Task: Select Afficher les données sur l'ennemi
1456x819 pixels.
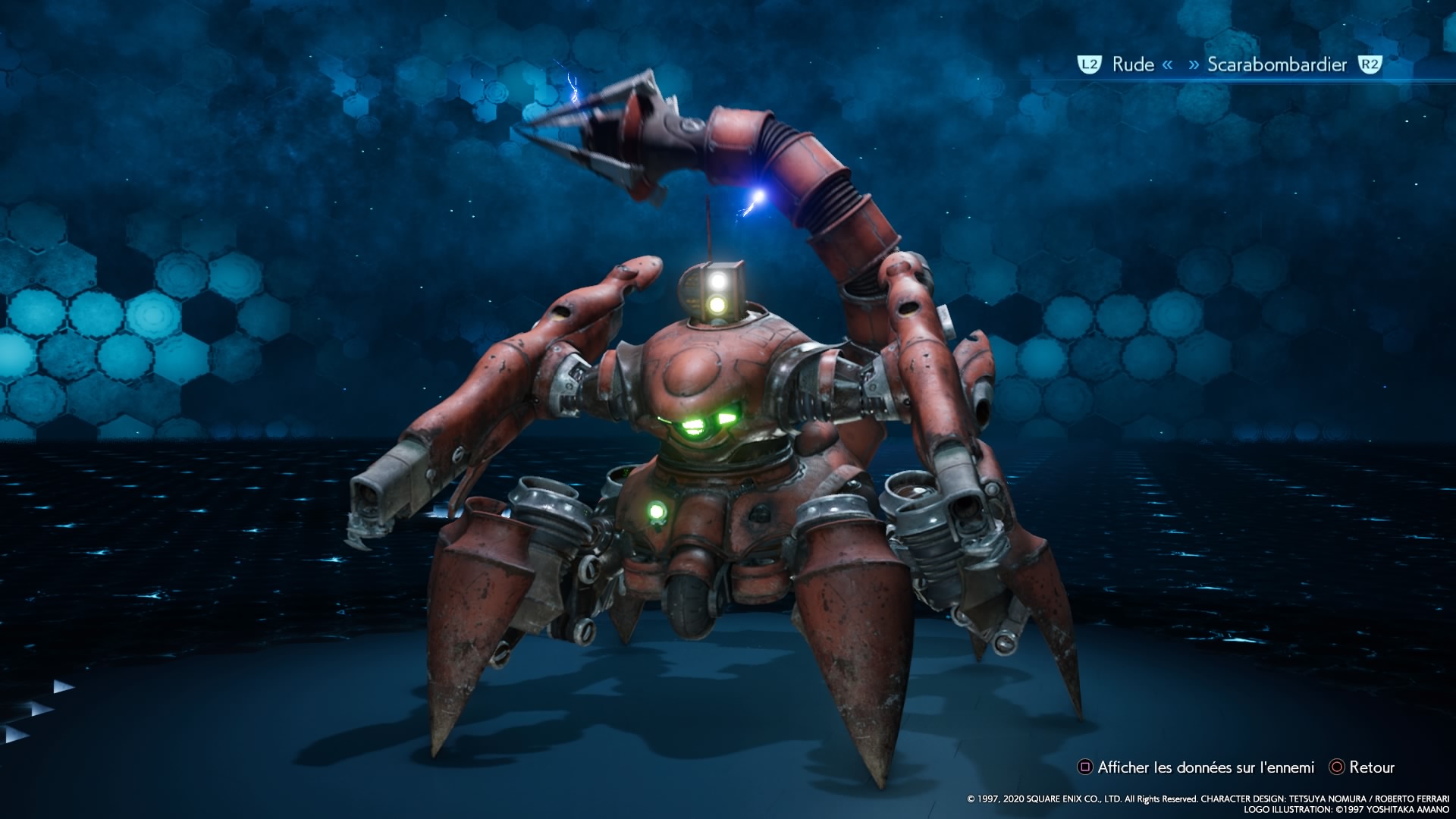Action: coord(1205,767)
